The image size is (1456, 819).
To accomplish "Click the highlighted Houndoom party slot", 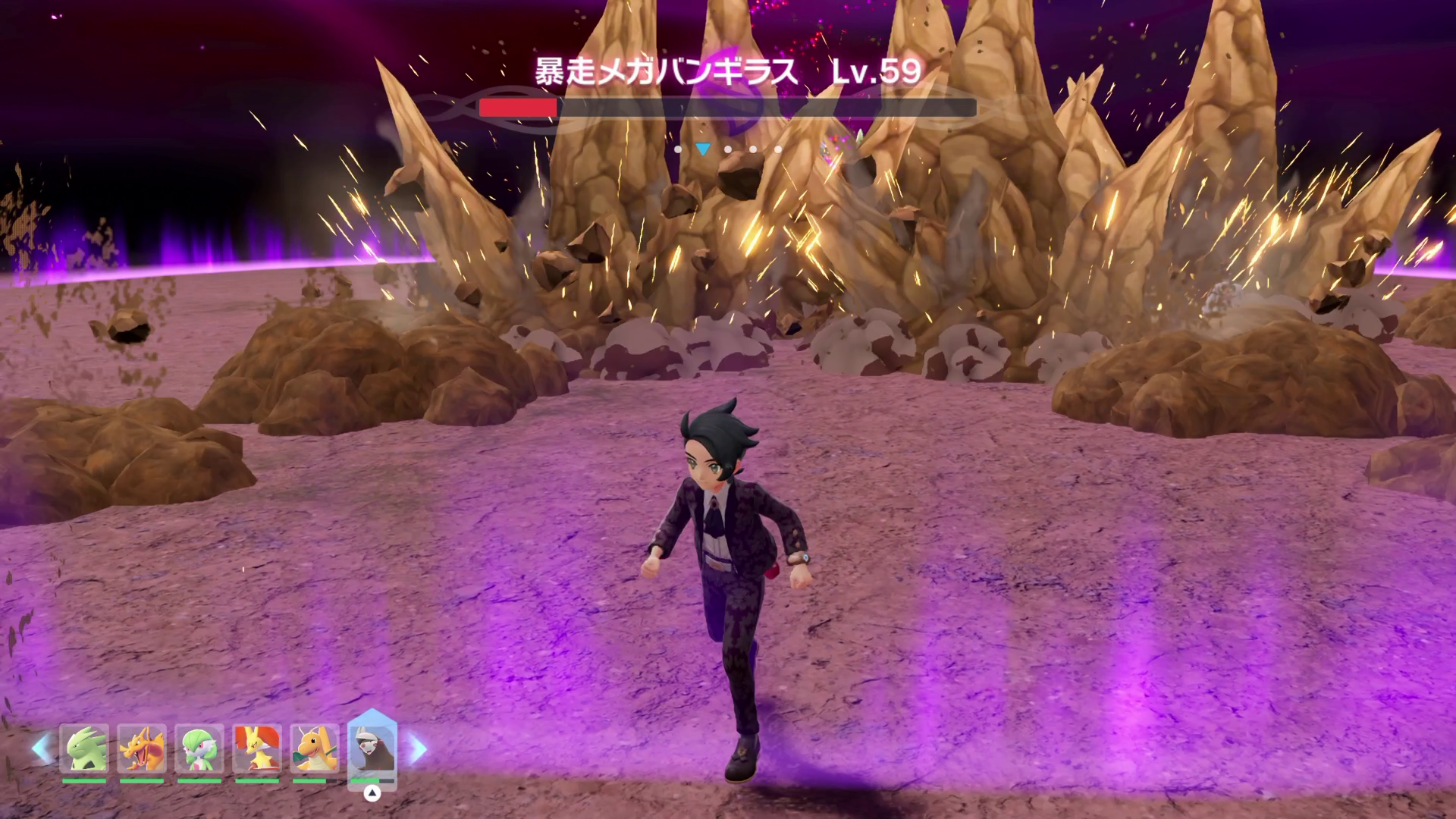I will click(x=372, y=749).
